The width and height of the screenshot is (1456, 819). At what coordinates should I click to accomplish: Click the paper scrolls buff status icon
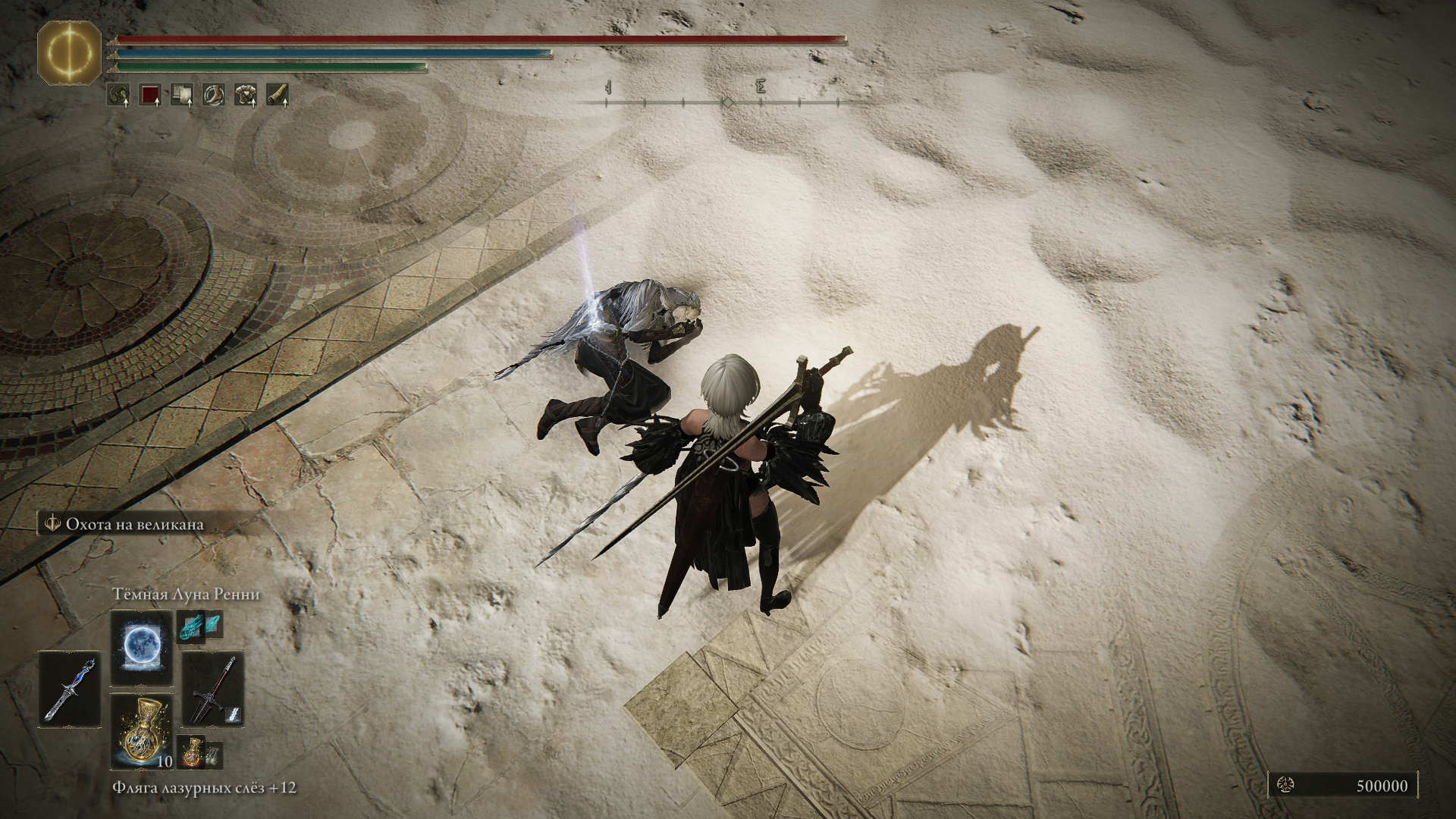coord(182,95)
